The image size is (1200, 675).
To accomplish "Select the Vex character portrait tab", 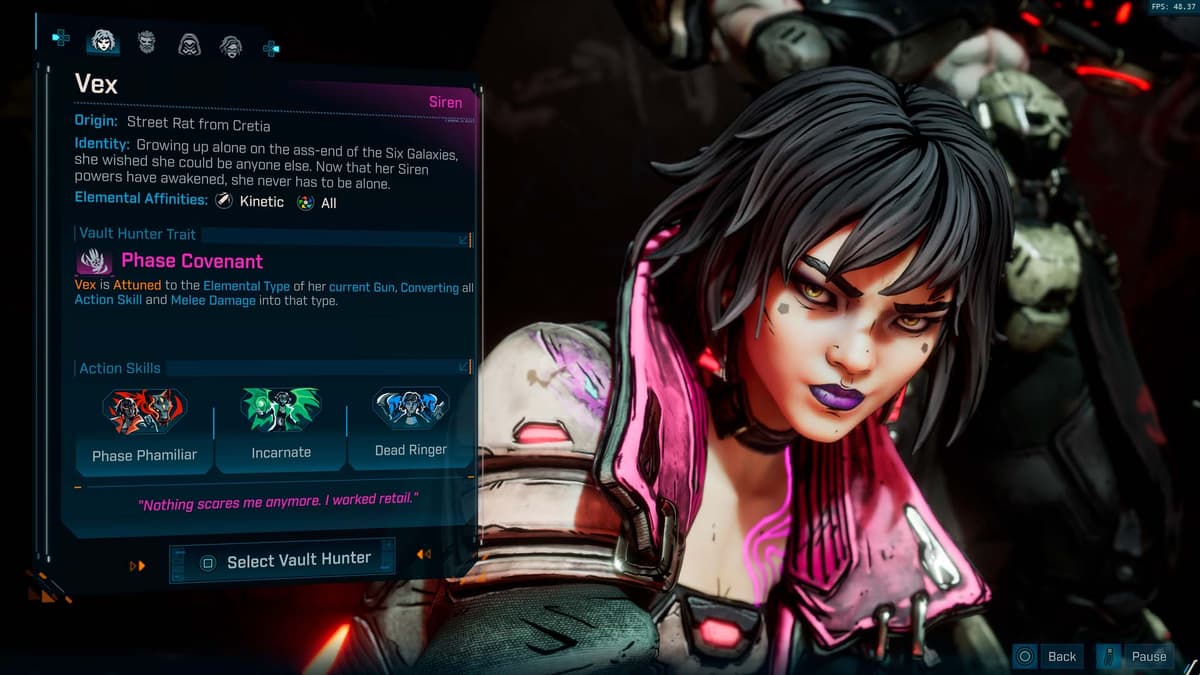I will coord(102,41).
